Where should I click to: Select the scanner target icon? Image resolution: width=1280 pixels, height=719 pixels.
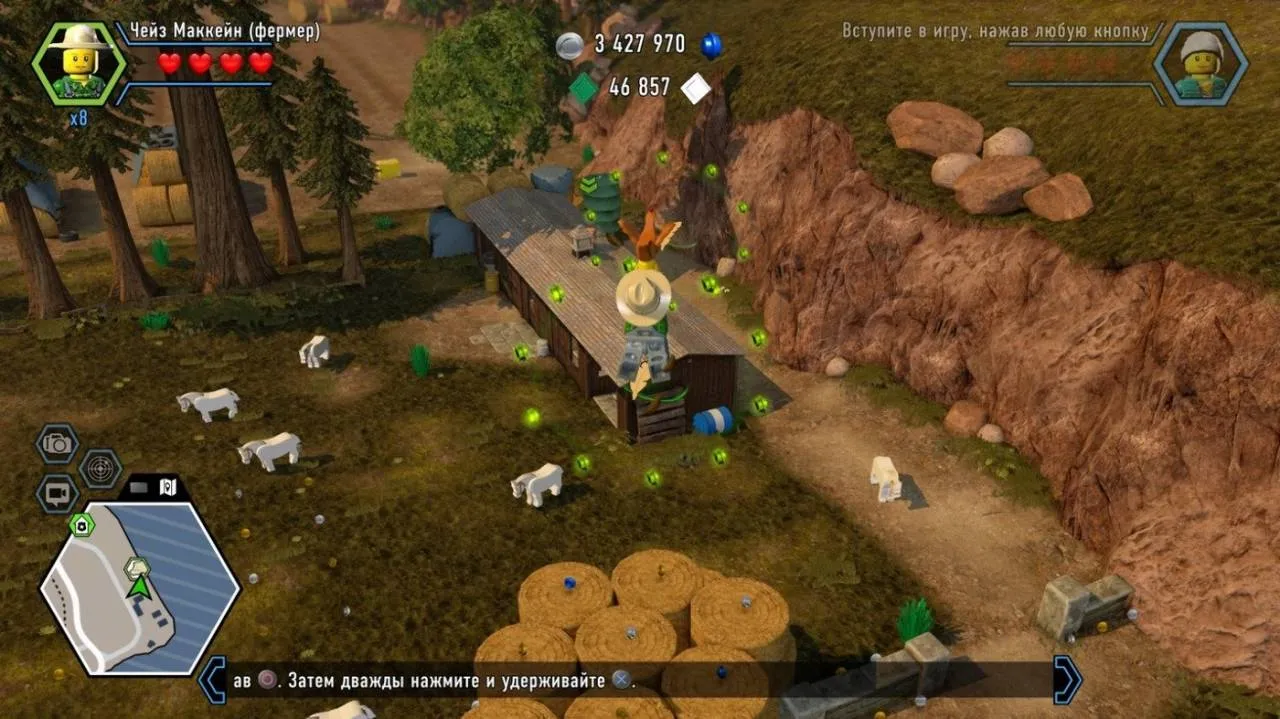pos(100,468)
